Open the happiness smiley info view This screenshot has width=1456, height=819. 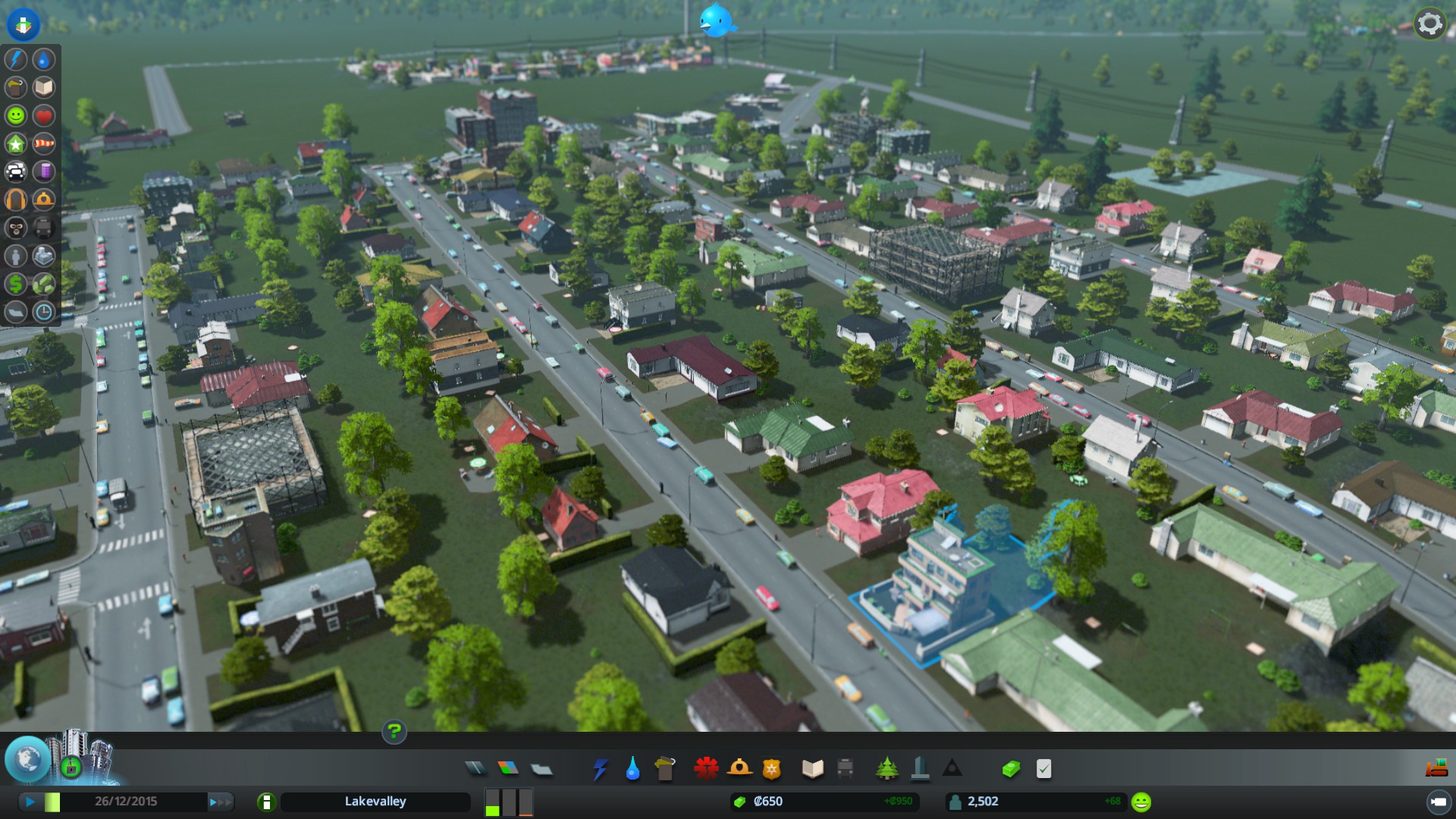[15, 115]
